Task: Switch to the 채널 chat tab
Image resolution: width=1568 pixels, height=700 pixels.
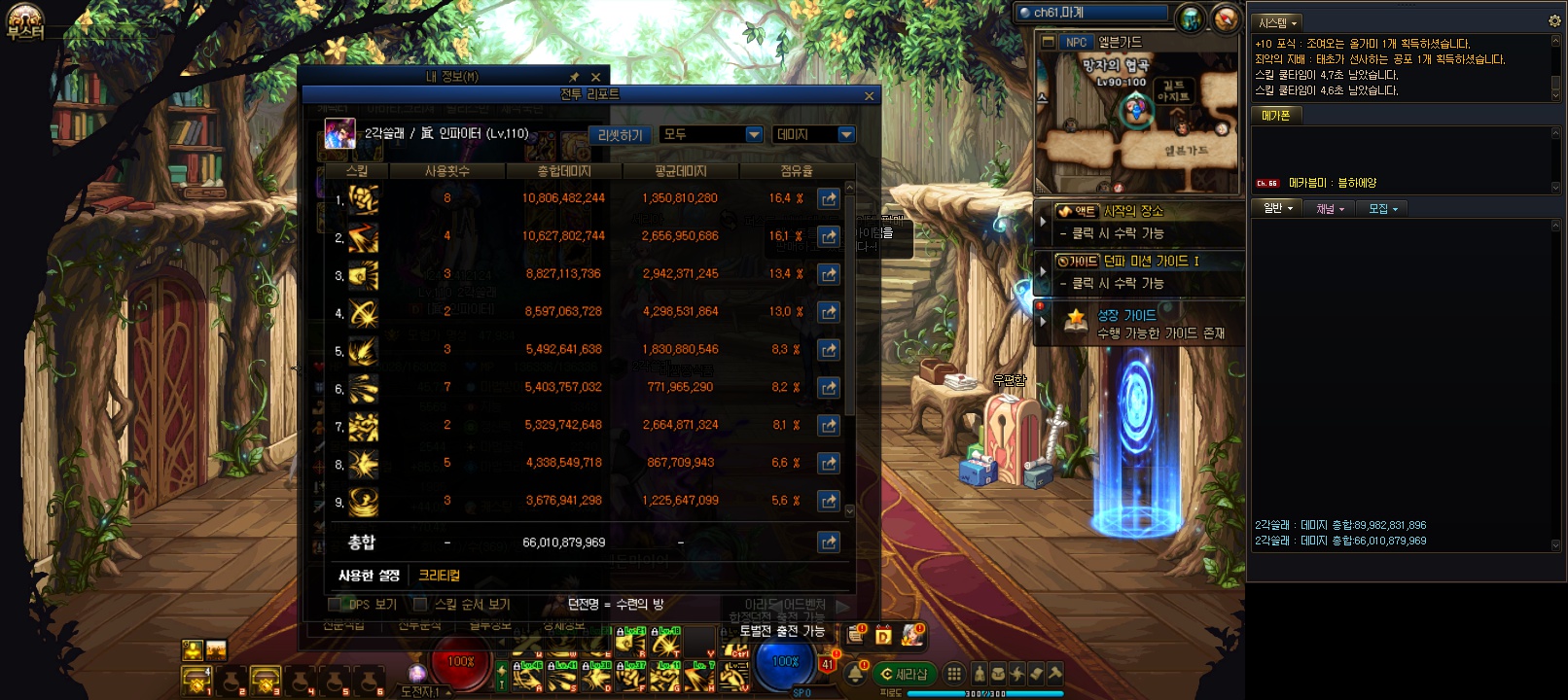Action: coord(1329,208)
